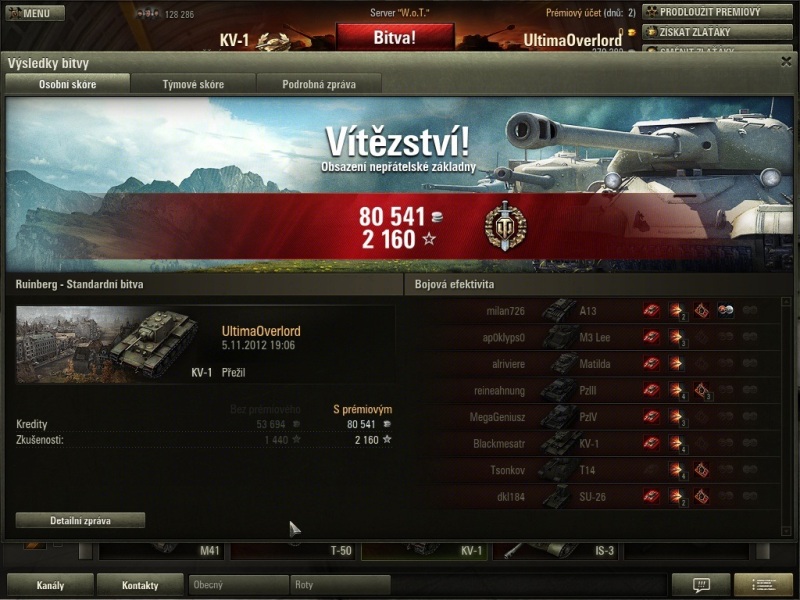This screenshot has width=800, height=600.
Task: Switch to the Osobní skóre tab
Action: [x=68, y=84]
